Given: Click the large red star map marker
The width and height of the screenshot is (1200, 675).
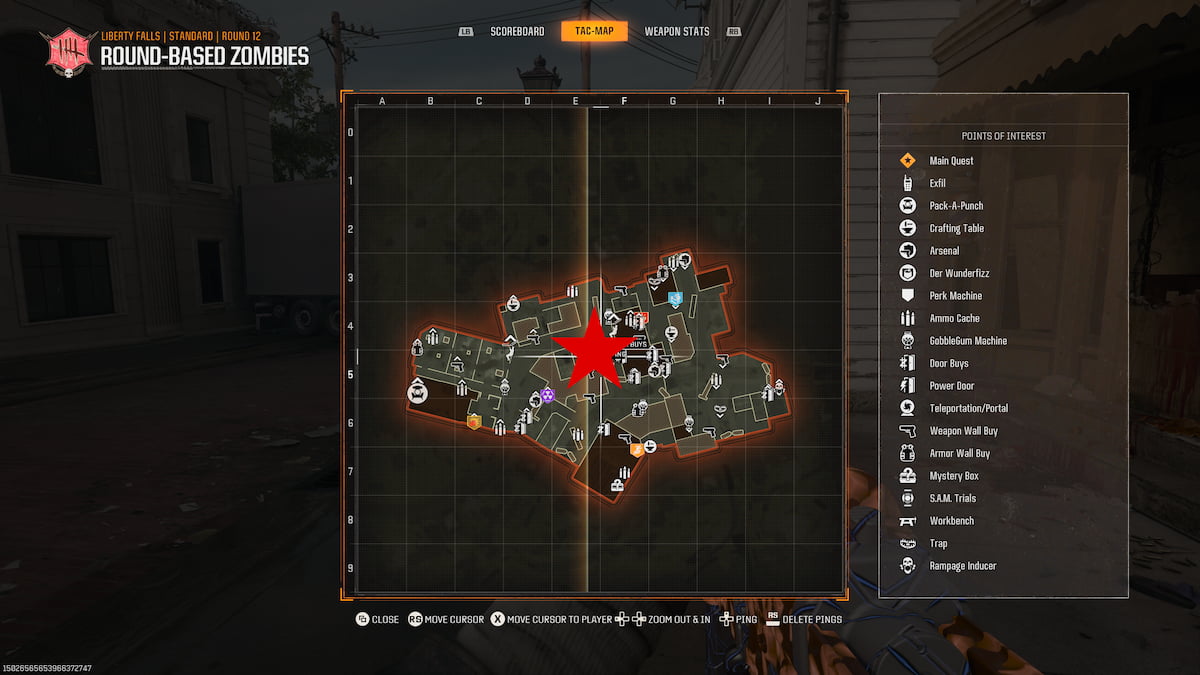Looking at the screenshot, I should (592, 348).
